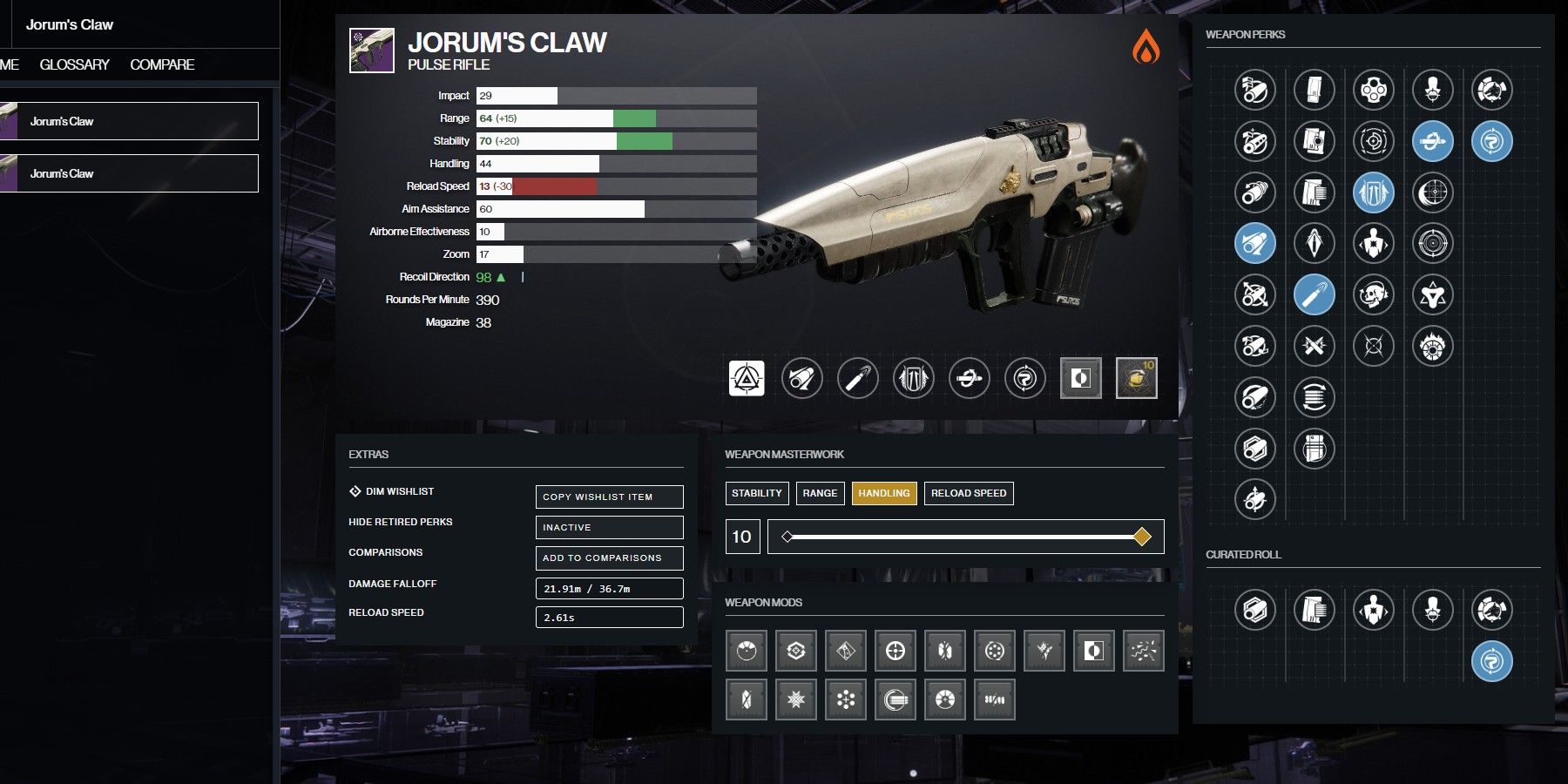Image resolution: width=1568 pixels, height=784 pixels.
Task: Select the highlighted blue barrel perk
Action: point(1254,242)
